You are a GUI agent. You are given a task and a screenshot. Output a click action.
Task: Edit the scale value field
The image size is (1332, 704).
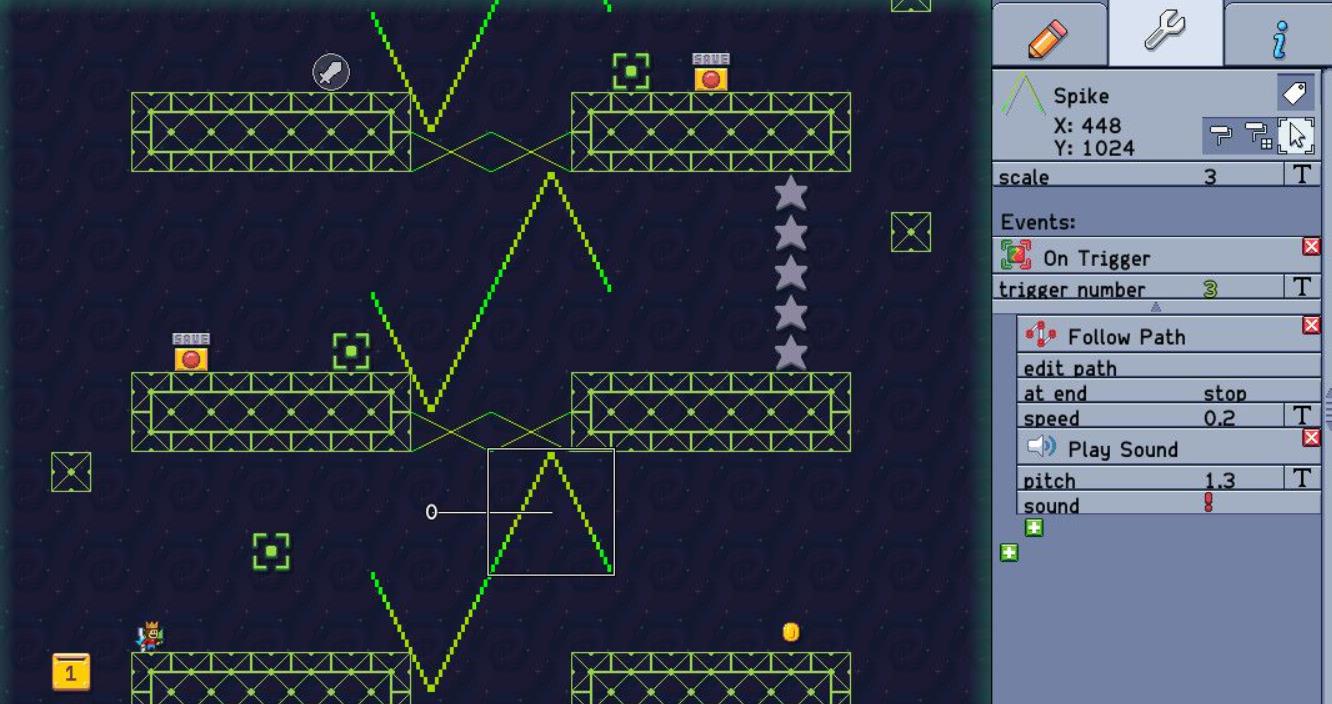click(x=1210, y=177)
